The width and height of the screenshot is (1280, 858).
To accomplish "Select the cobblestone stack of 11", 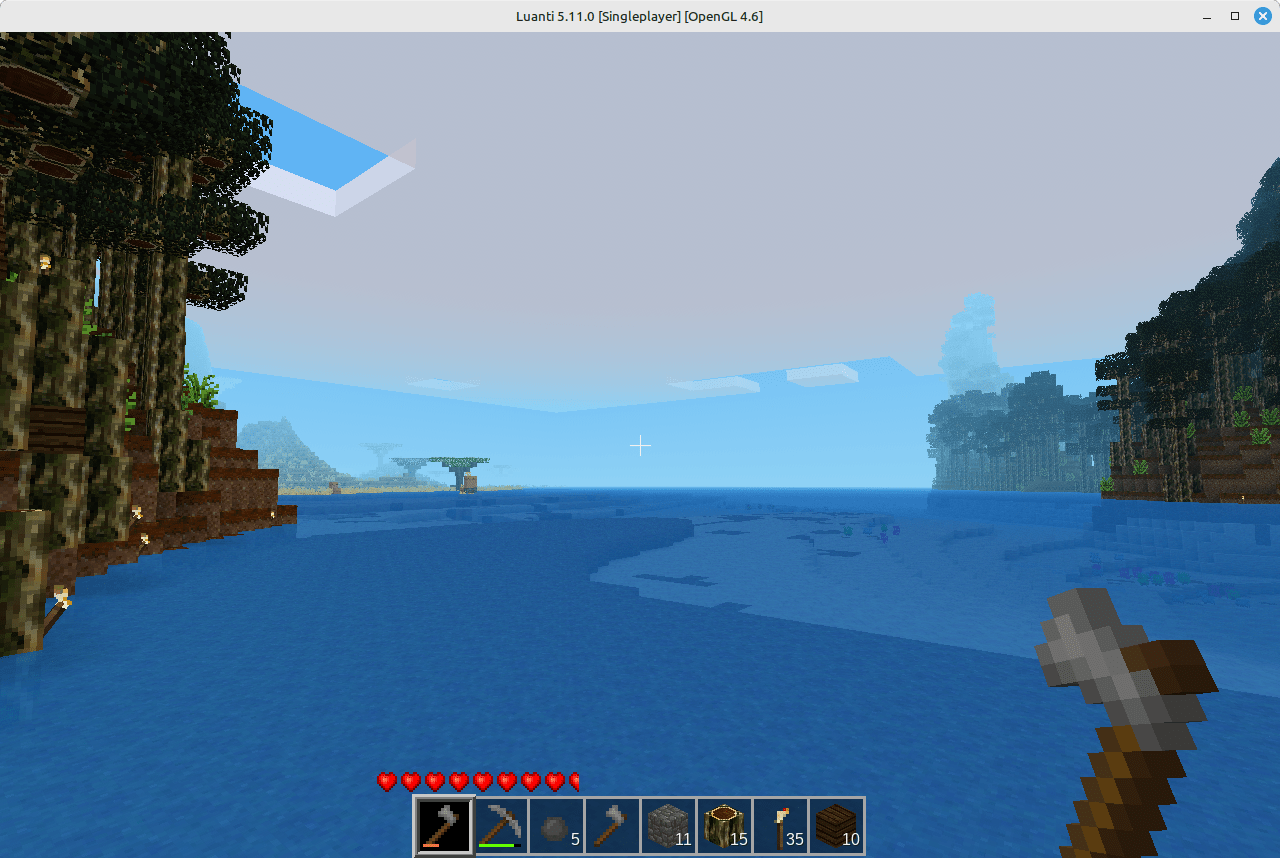I will [x=668, y=825].
